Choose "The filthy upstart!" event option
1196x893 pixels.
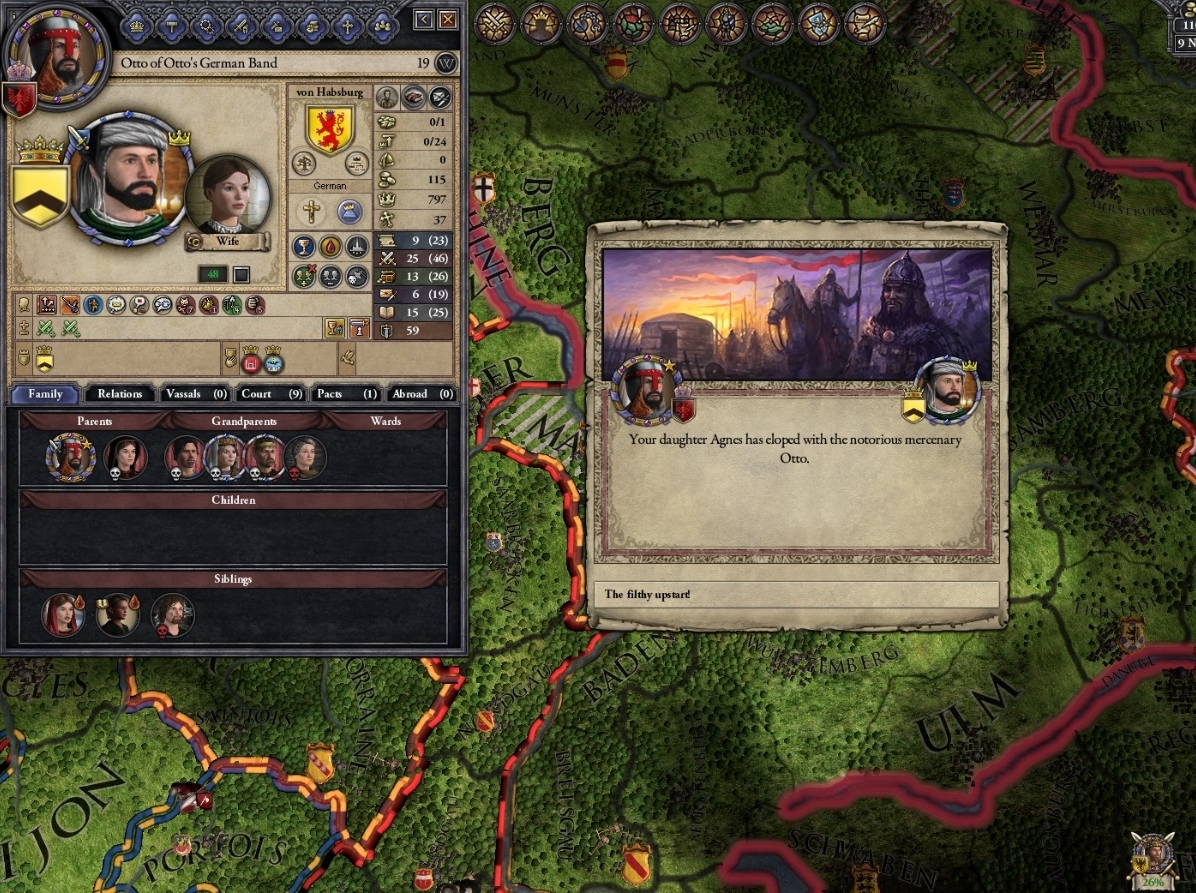click(795, 594)
